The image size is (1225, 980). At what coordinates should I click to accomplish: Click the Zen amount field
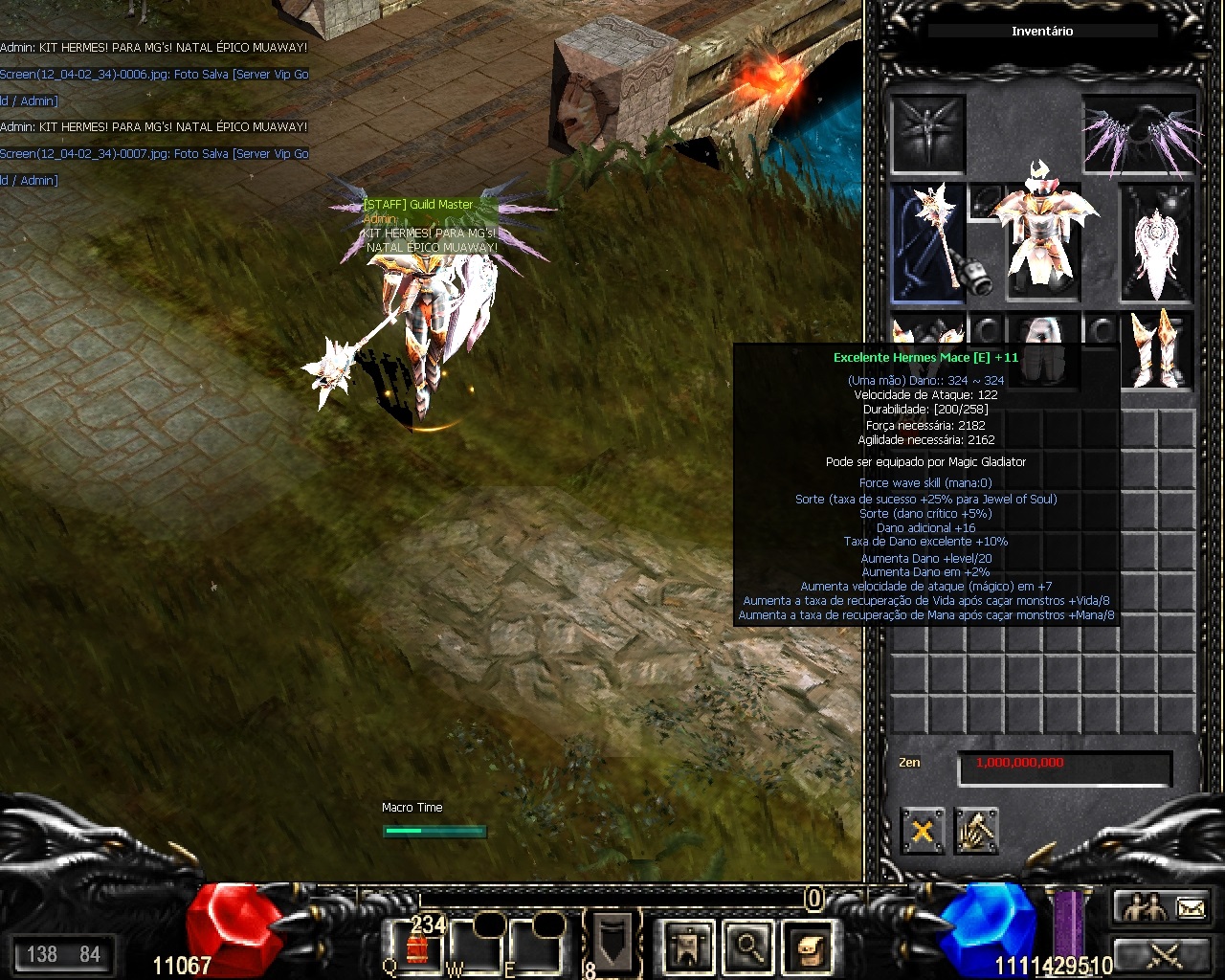tap(1064, 767)
